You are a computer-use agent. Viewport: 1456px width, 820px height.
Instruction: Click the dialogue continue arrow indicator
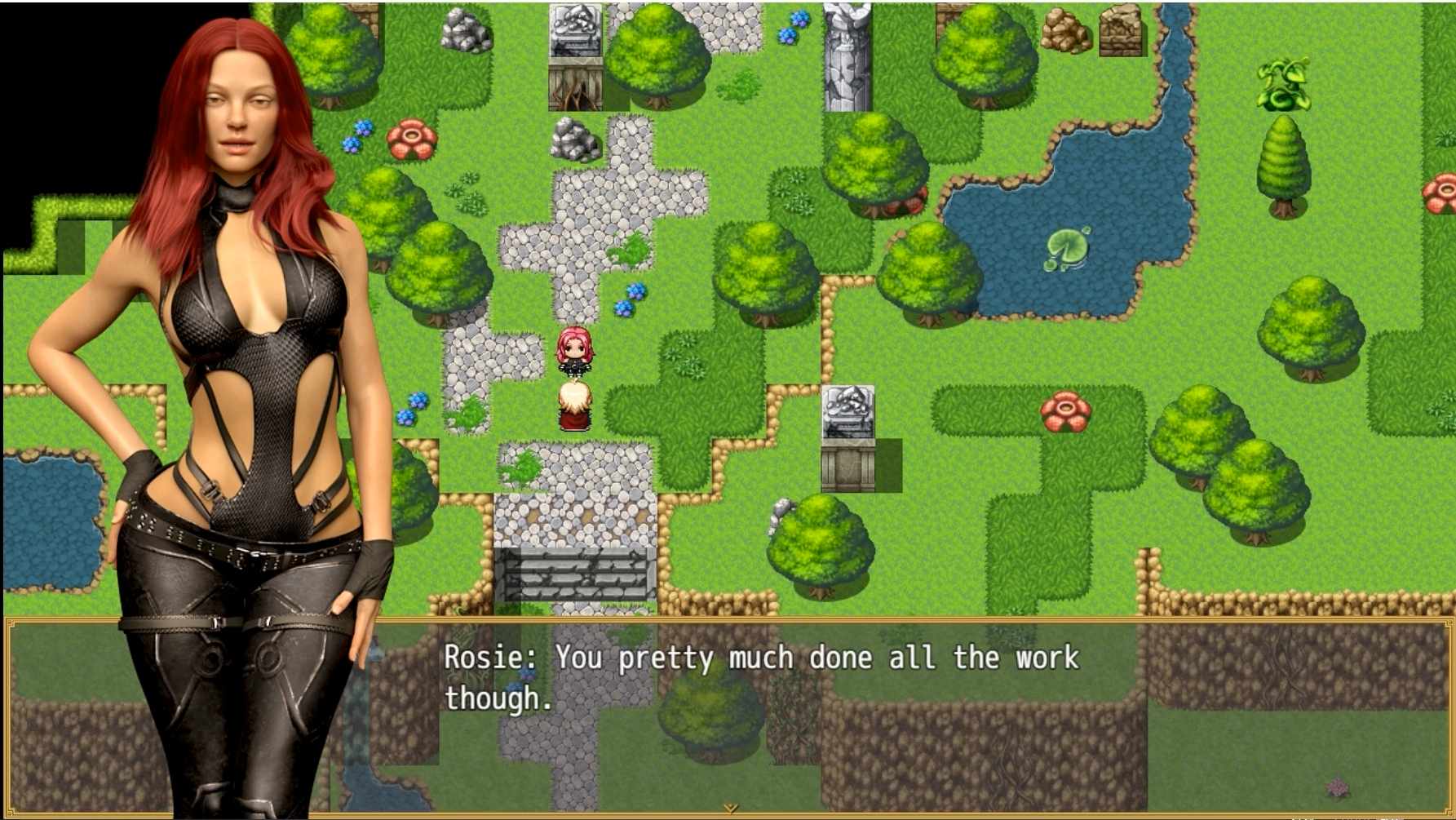click(729, 808)
